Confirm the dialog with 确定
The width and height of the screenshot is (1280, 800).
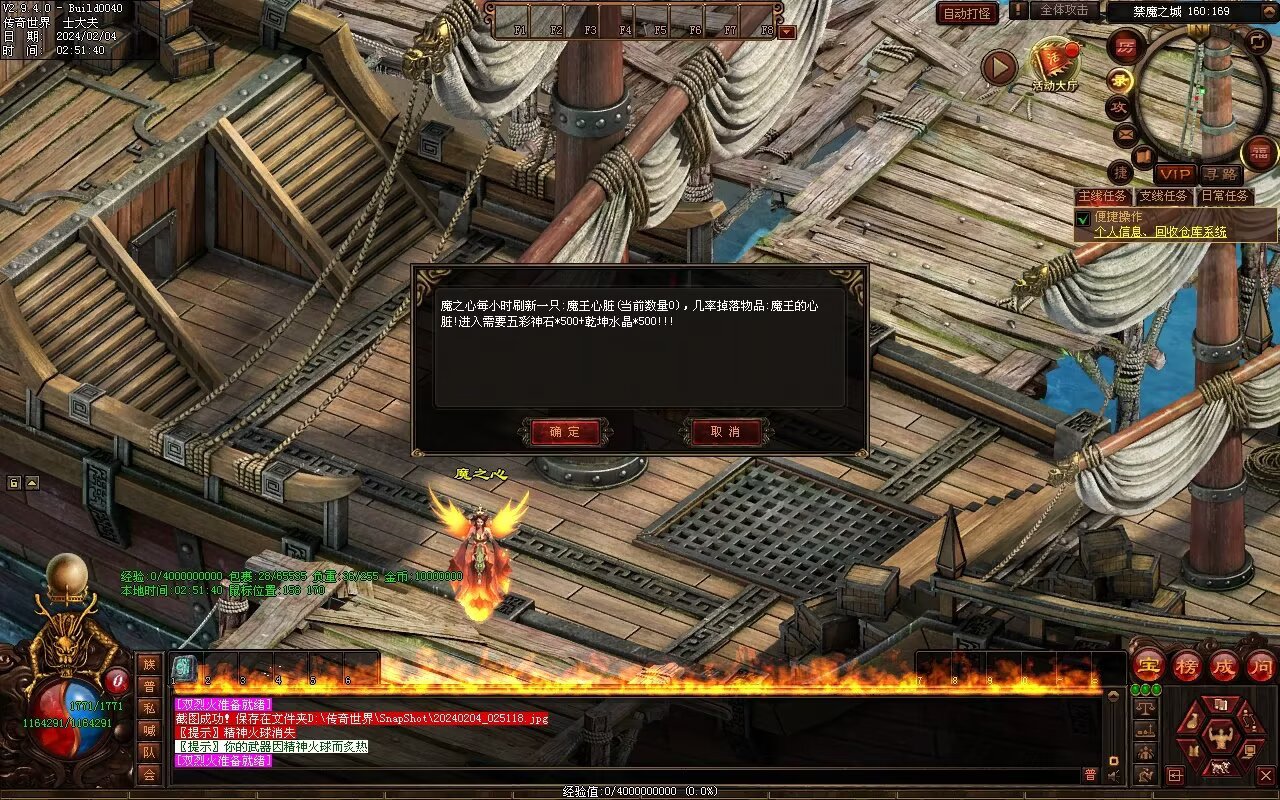tap(564, 432)
